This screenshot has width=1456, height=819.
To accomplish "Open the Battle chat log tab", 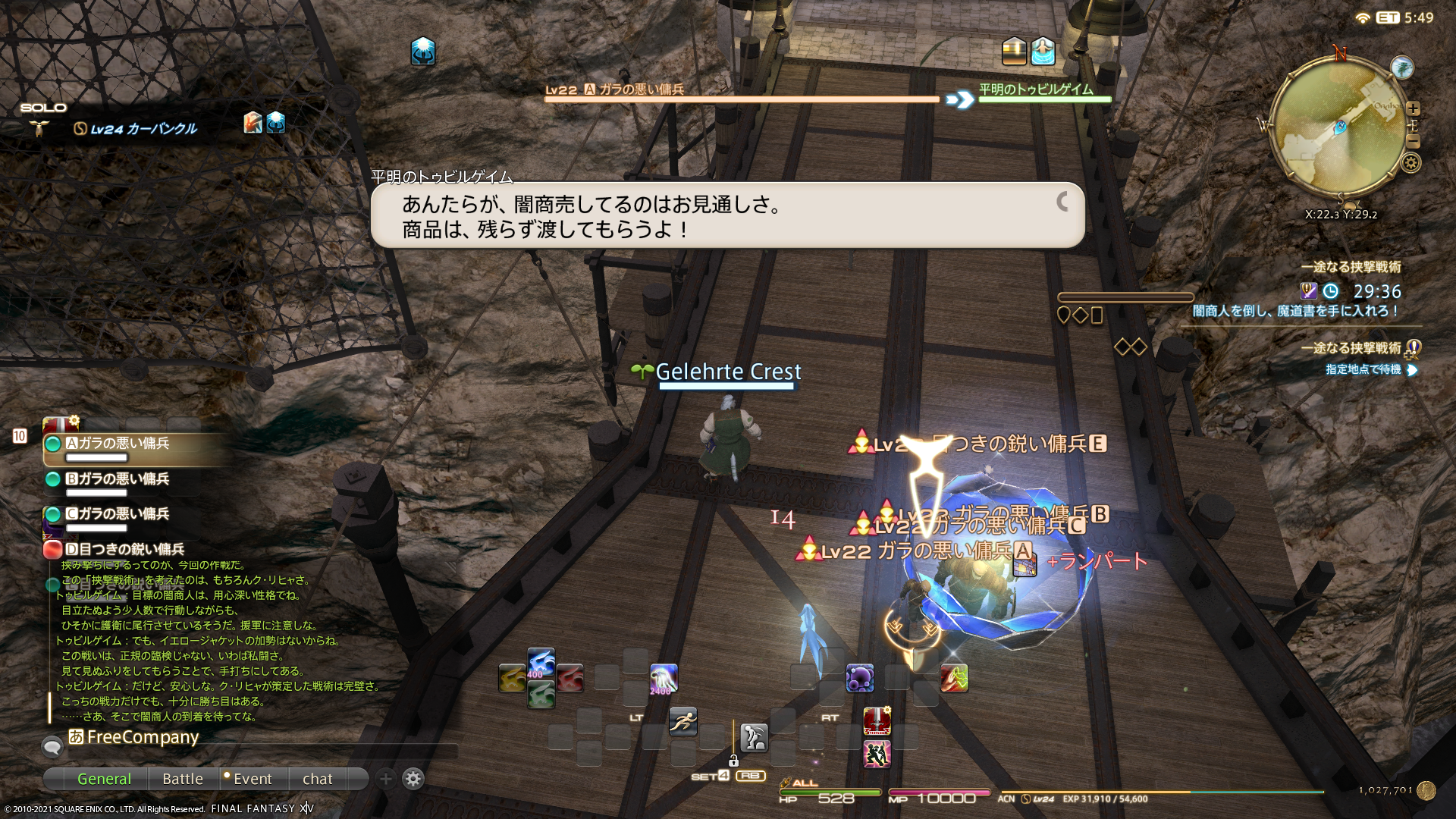I will [x=183, y=779].
